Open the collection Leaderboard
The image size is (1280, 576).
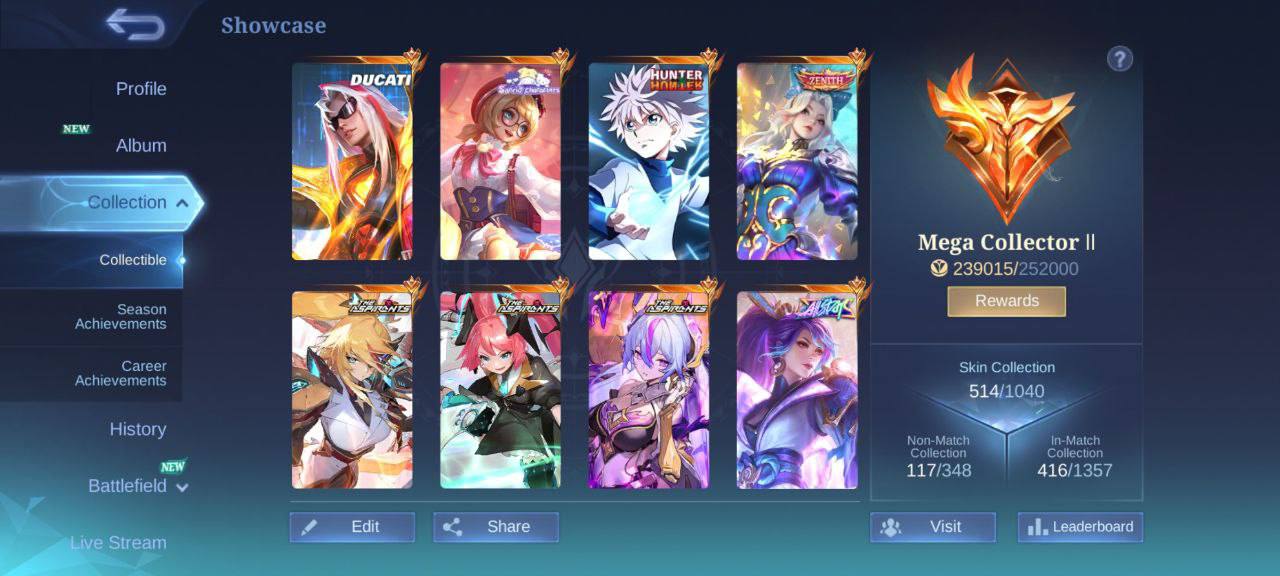pos(1080,527)
